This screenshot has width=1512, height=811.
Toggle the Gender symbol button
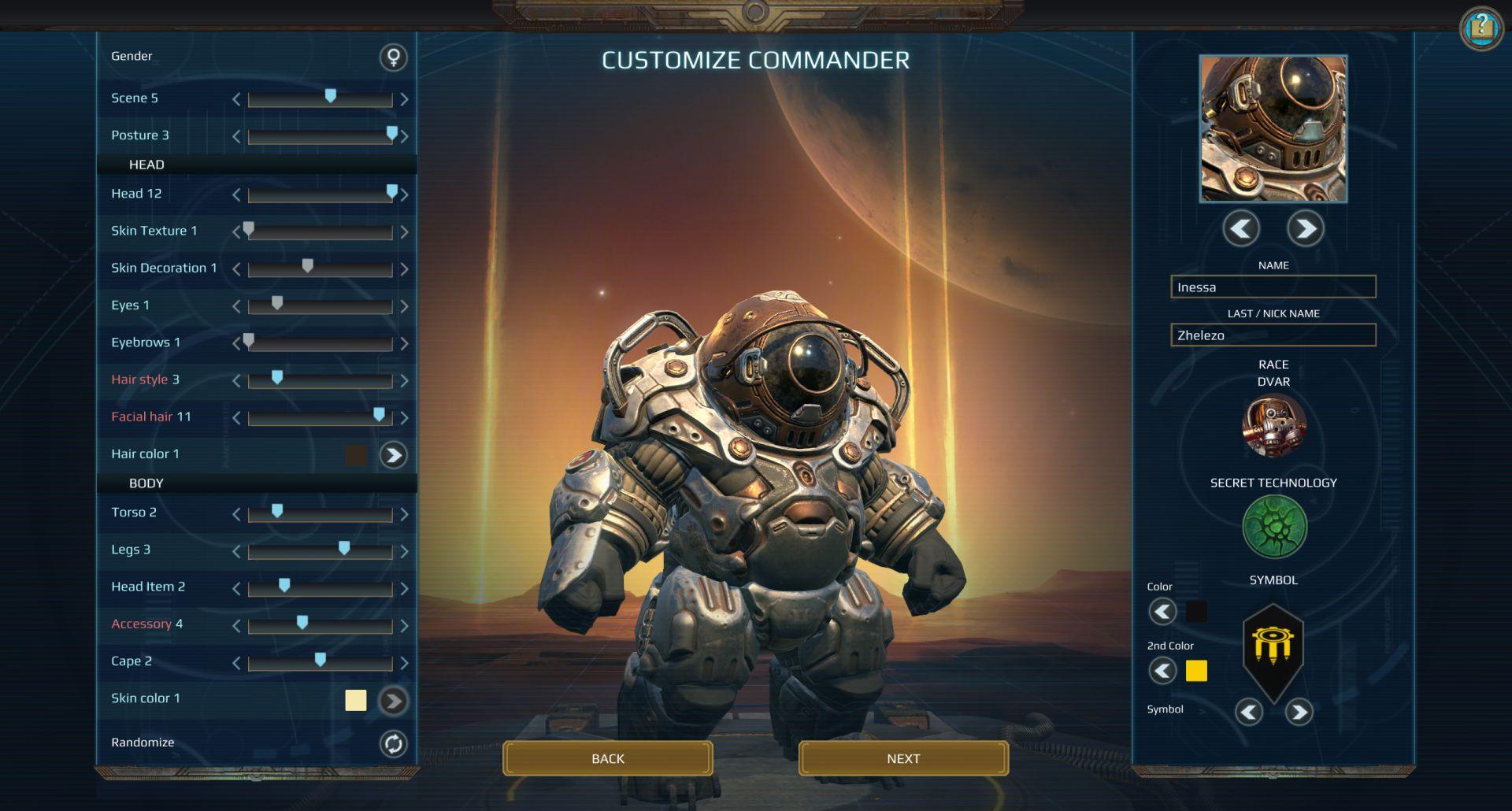click(393, 57)
